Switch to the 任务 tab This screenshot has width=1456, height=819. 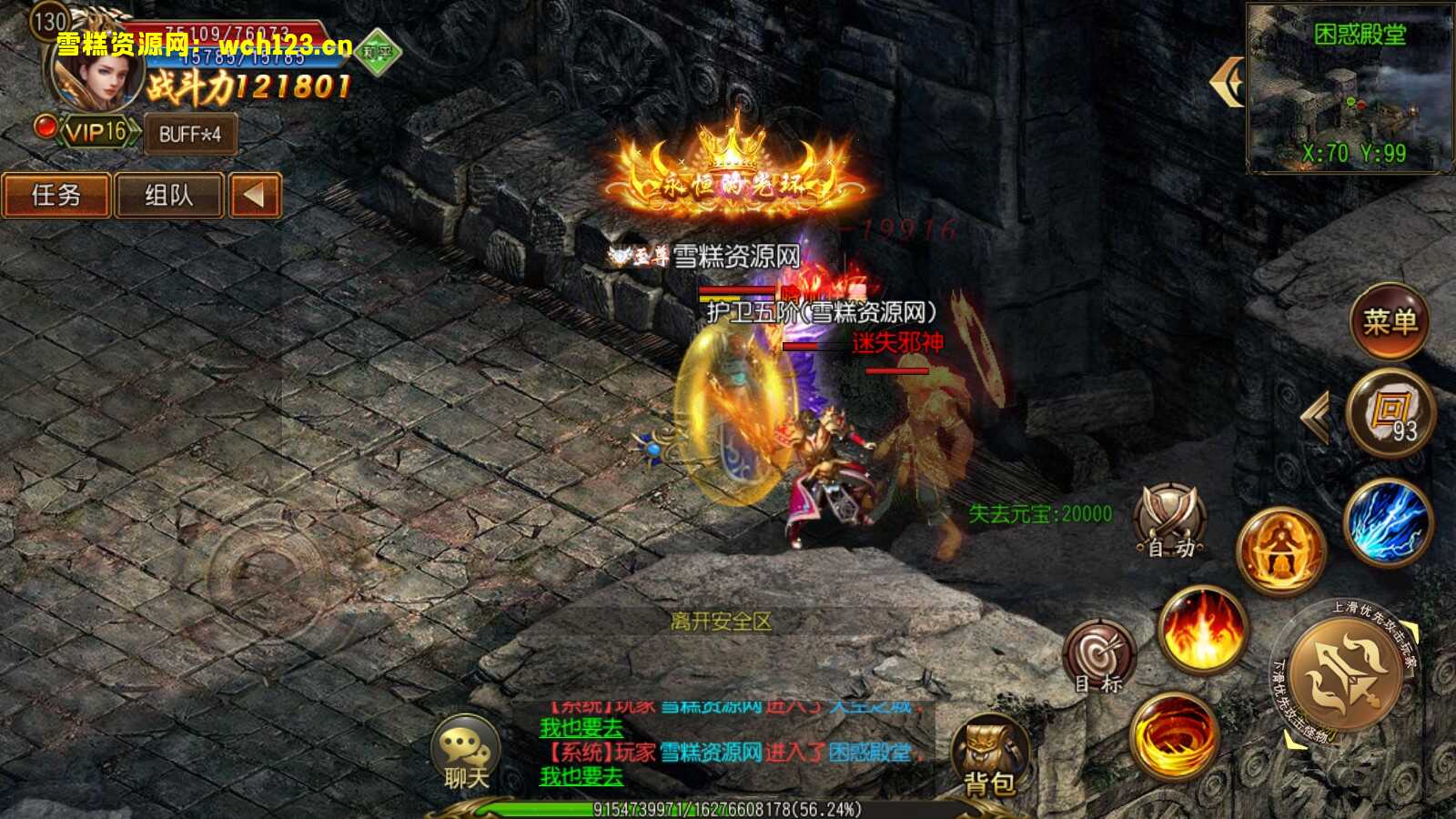tap(56, 196)
